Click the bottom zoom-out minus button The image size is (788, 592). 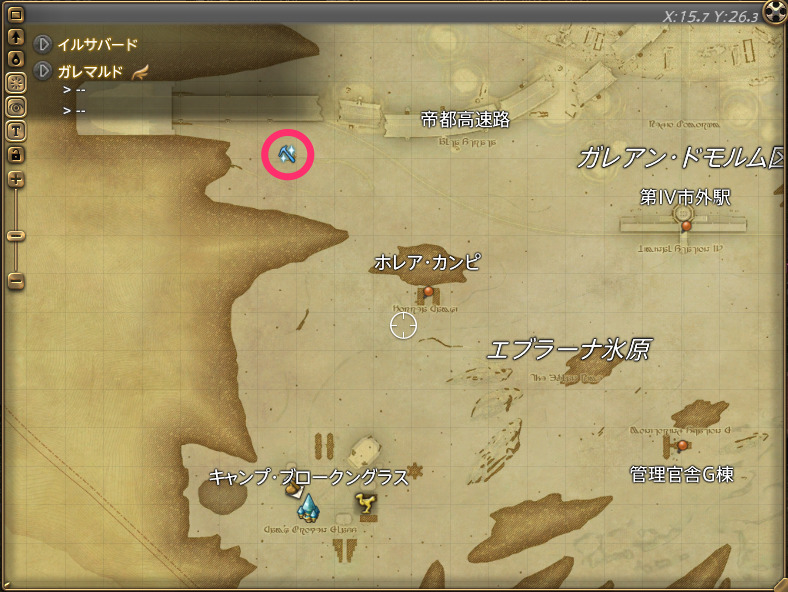[16, 281]
